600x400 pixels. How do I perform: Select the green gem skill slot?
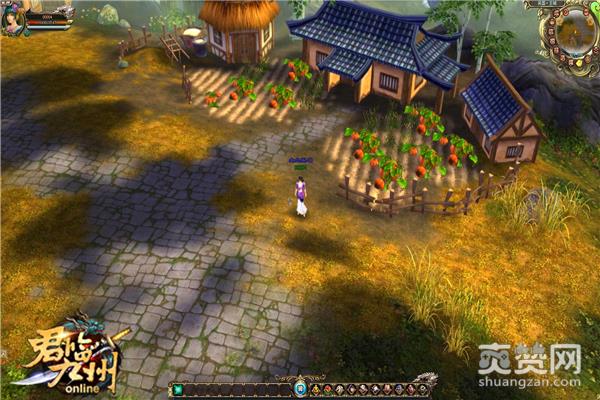coord(178,389)
